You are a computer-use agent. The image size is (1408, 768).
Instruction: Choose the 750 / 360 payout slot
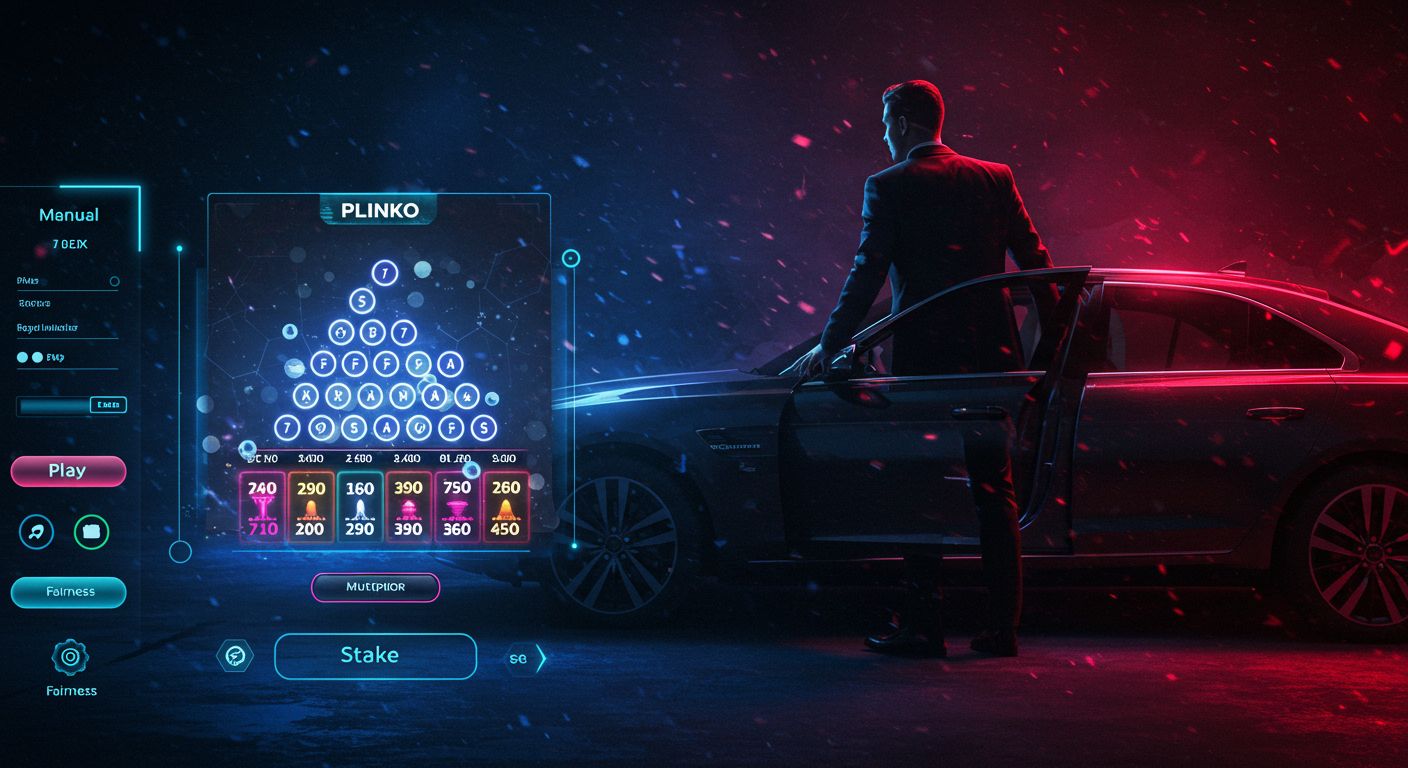click(x=457, y=508)
